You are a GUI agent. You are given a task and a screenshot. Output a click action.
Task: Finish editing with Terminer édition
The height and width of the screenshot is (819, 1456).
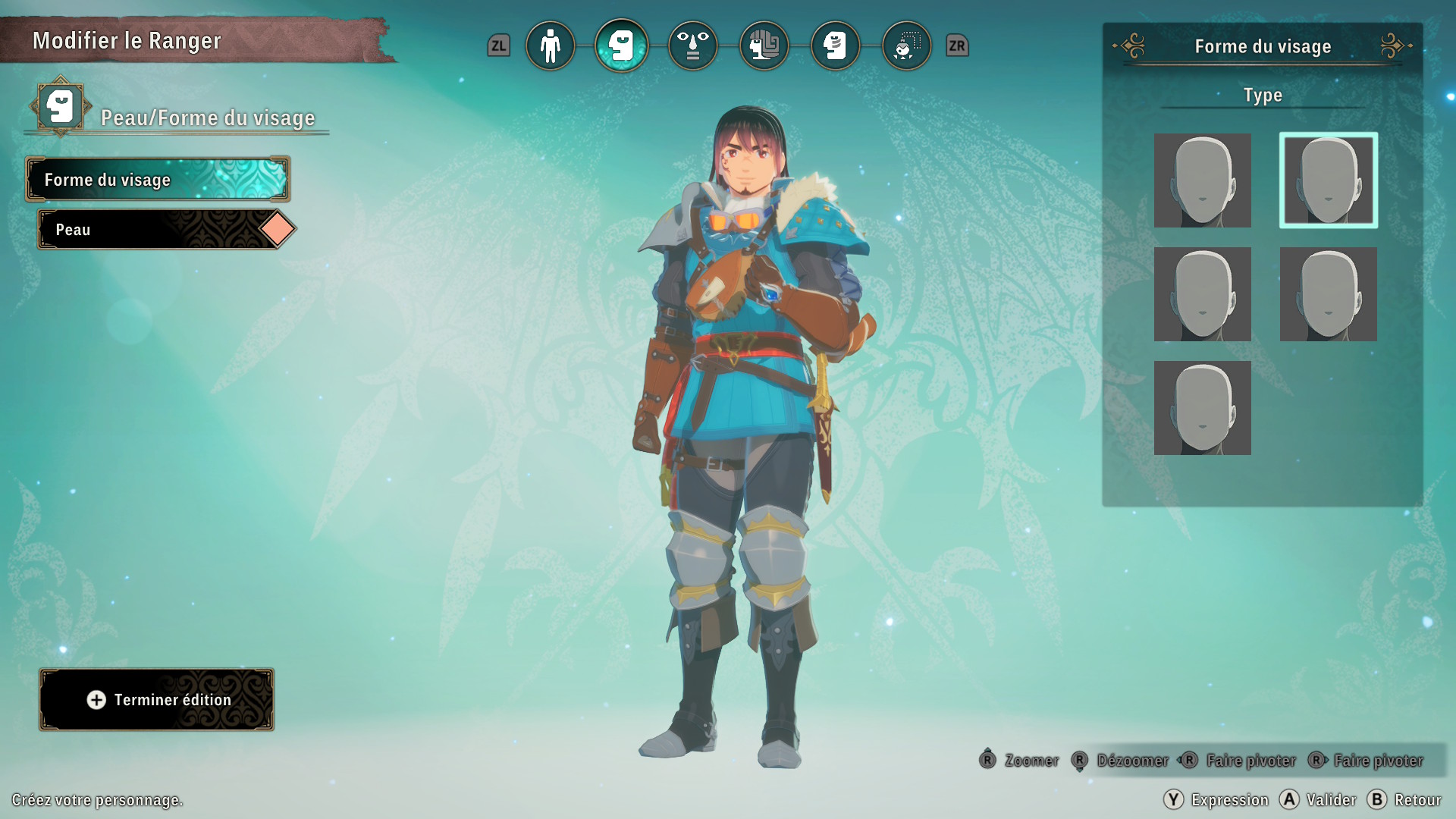[x=157, y=700]
